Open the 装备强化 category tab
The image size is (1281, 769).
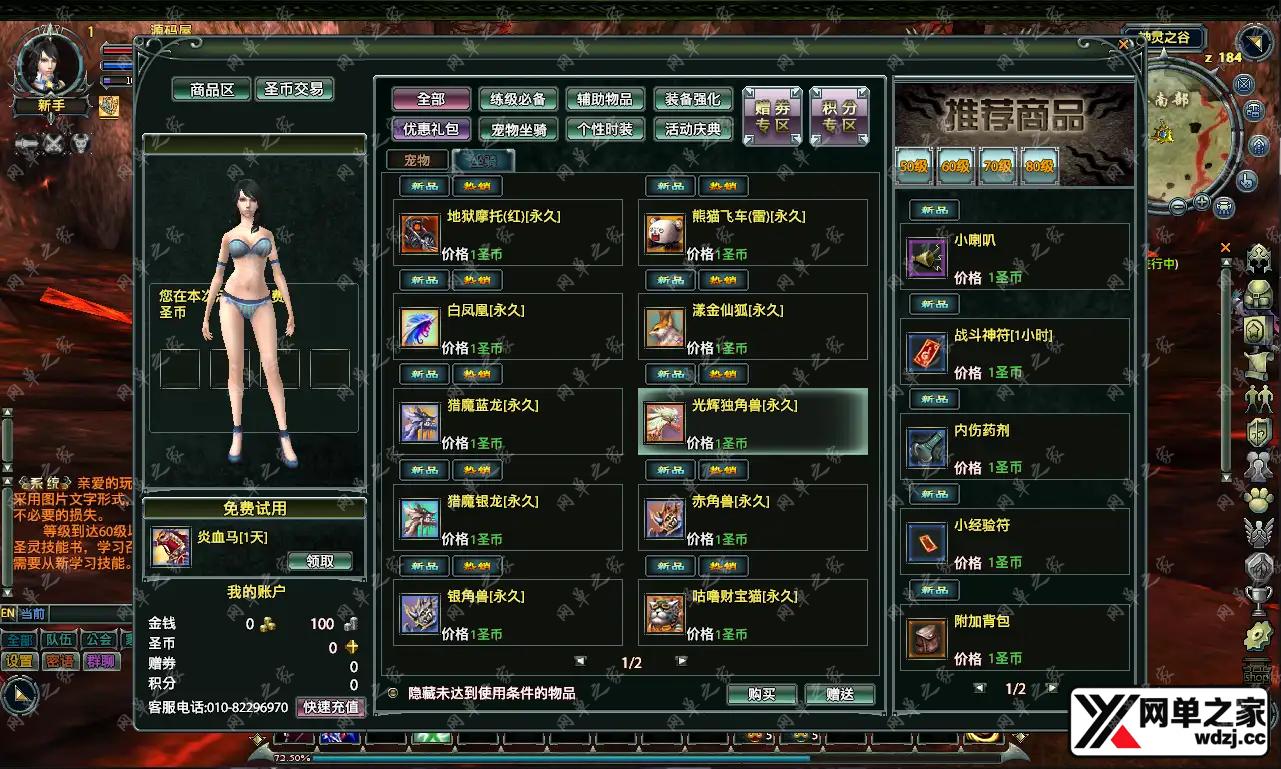tap(692, 99)
